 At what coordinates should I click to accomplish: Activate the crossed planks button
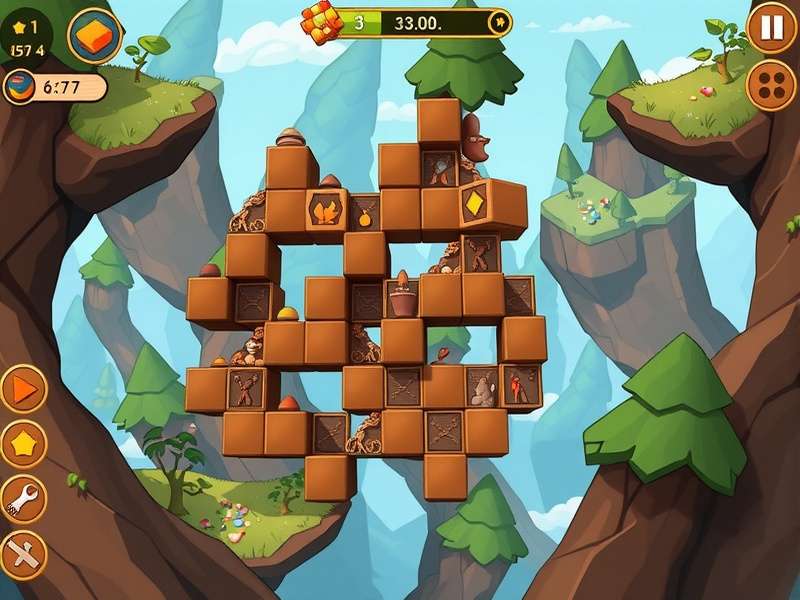[x=22, y=553]
